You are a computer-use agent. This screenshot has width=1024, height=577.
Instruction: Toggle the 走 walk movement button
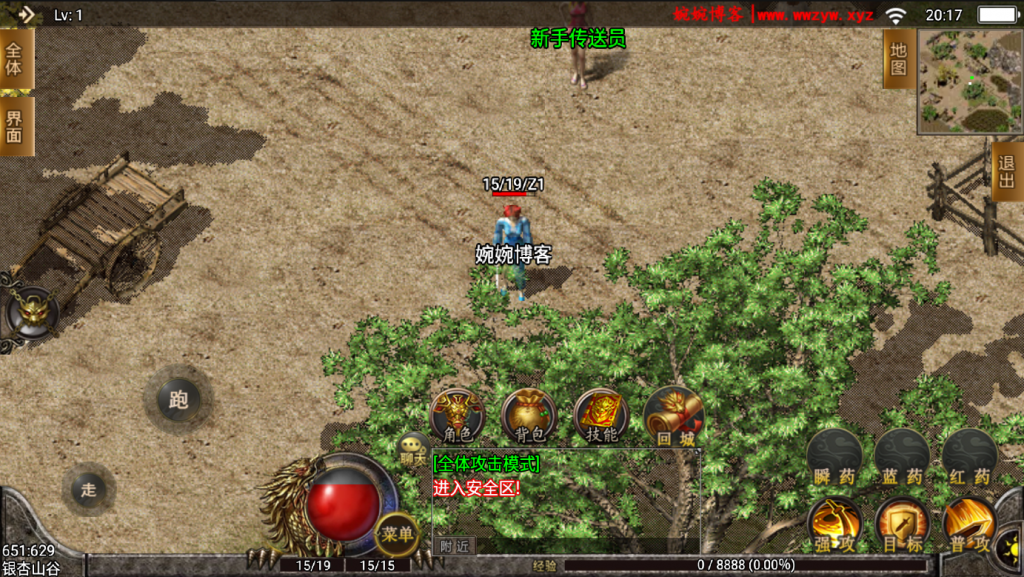point(89,489)
